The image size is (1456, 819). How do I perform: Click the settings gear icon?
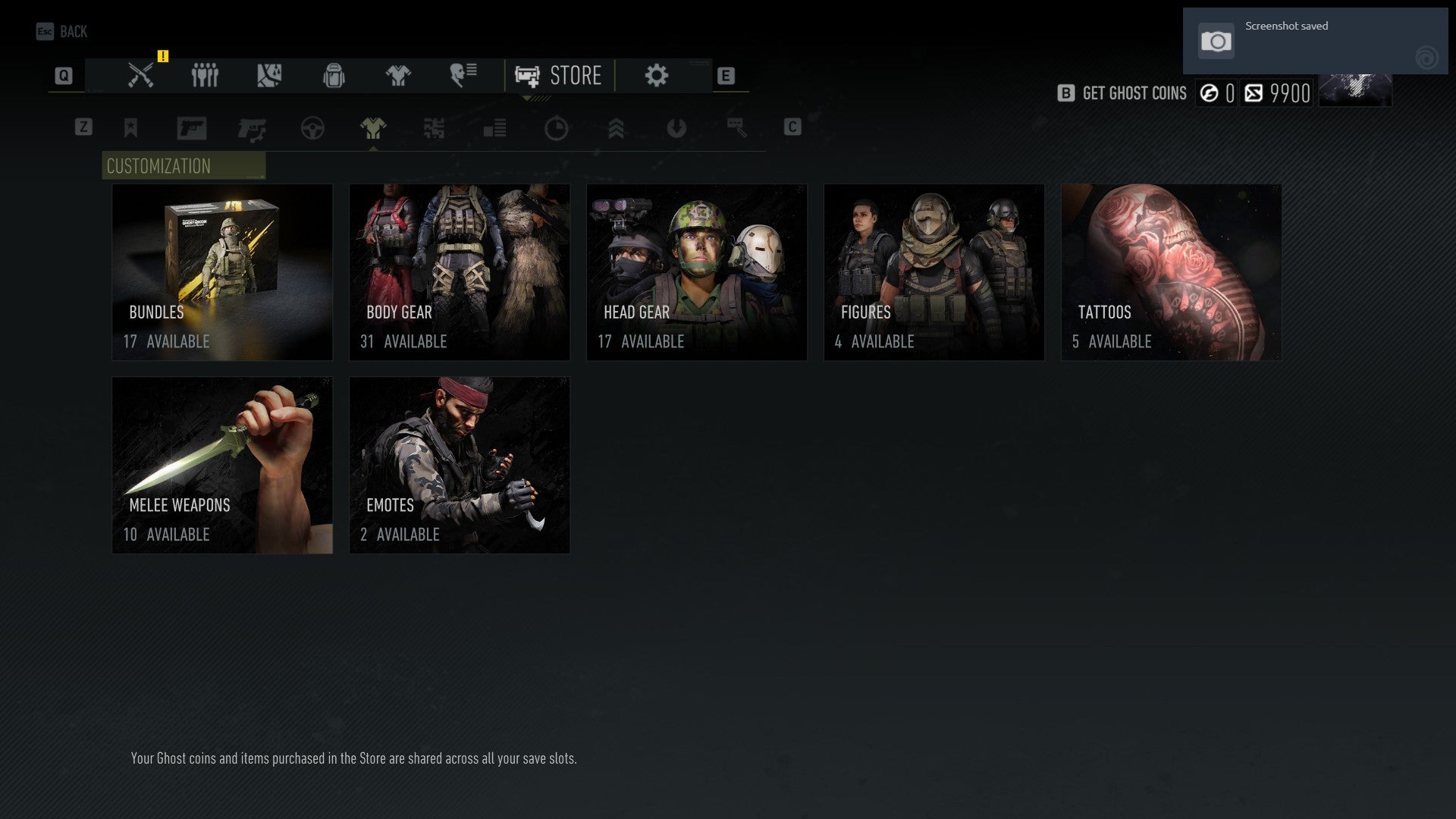(x=654, y=75)
